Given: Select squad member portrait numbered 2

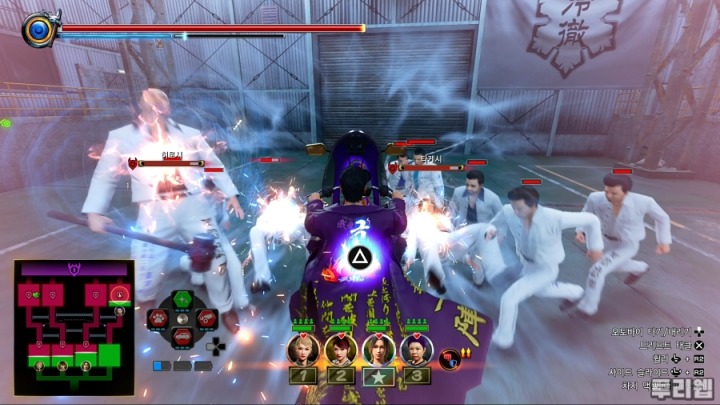Looking at the screenshot, I should pos(341,349).
